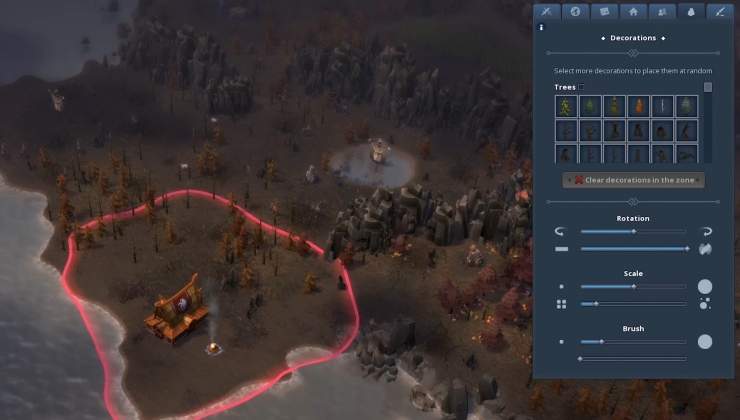Pick the bare white birch decoration
This screenshot has width=740, height=420.
[662, 107]
